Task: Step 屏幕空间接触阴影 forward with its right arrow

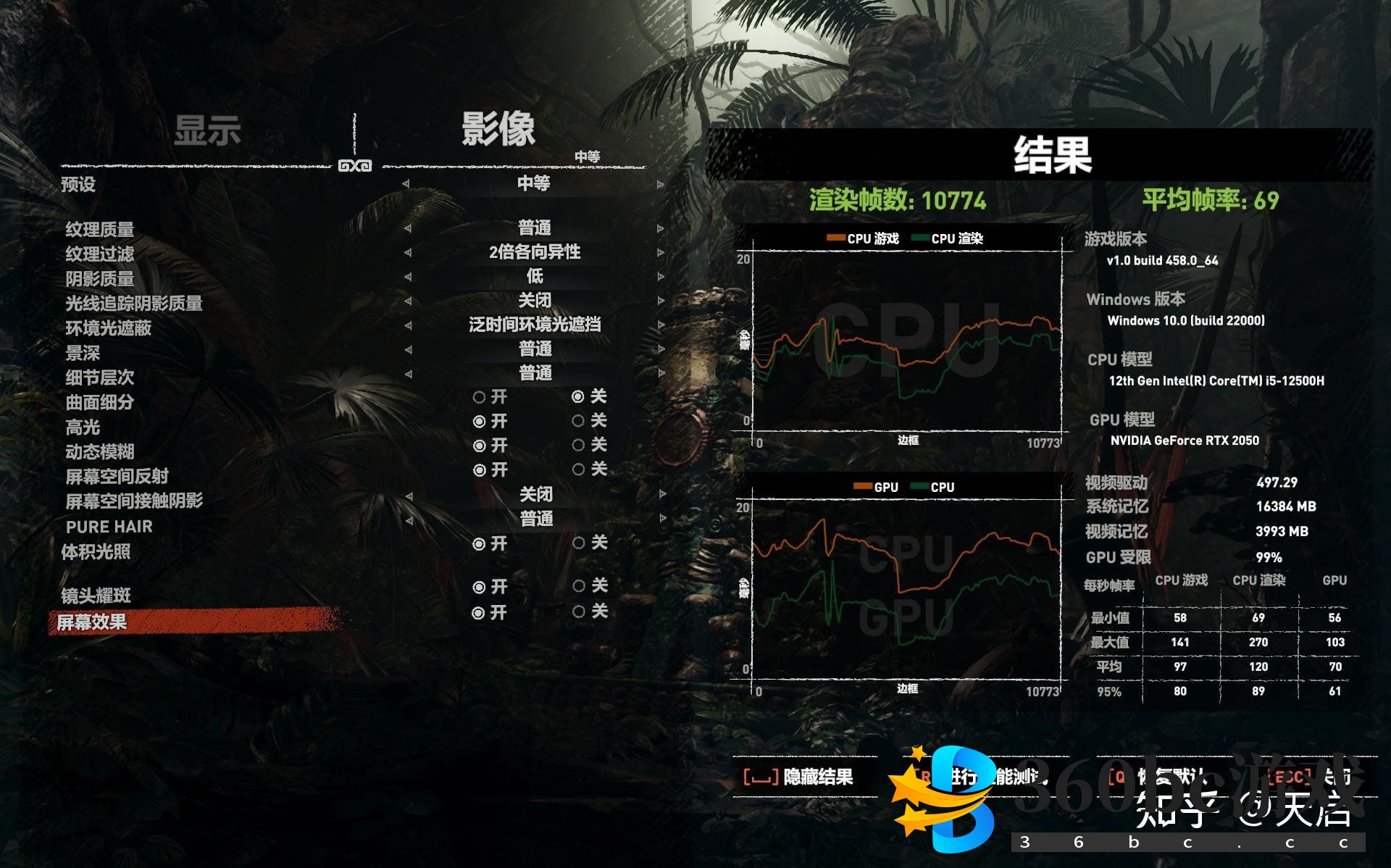Action: (x=661, y=495)
